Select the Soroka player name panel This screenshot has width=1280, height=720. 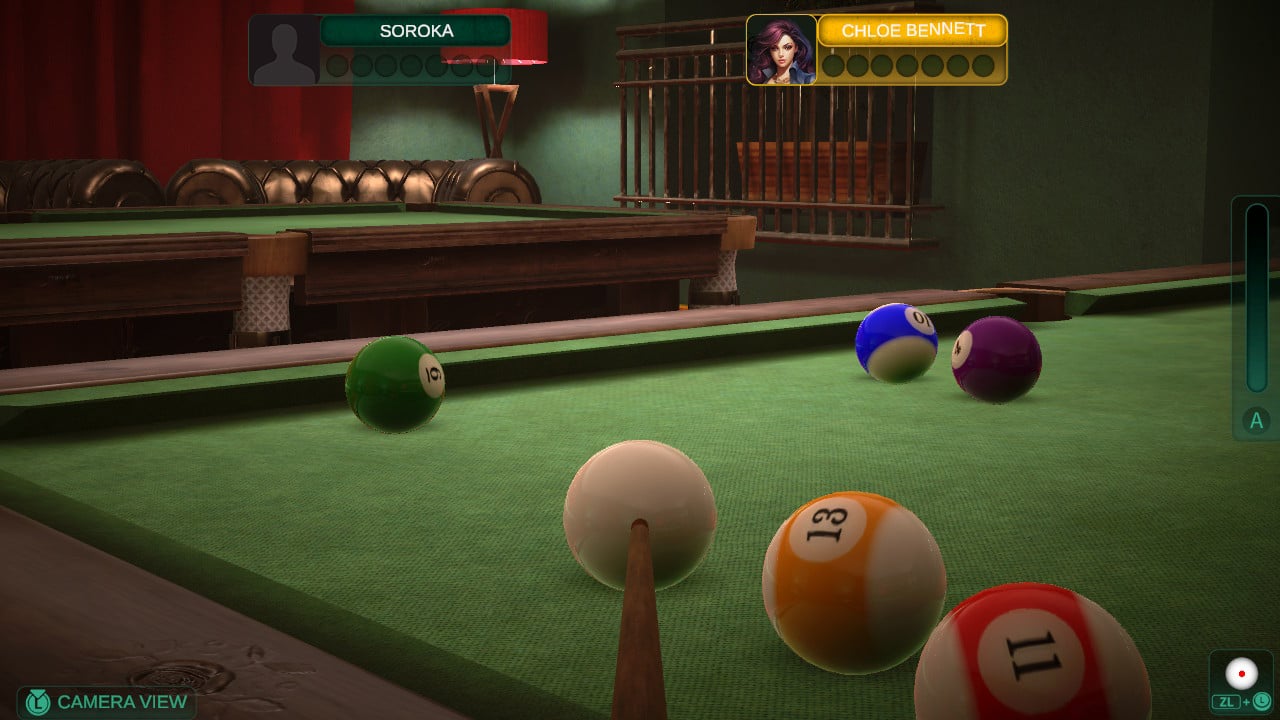[416, 31]
